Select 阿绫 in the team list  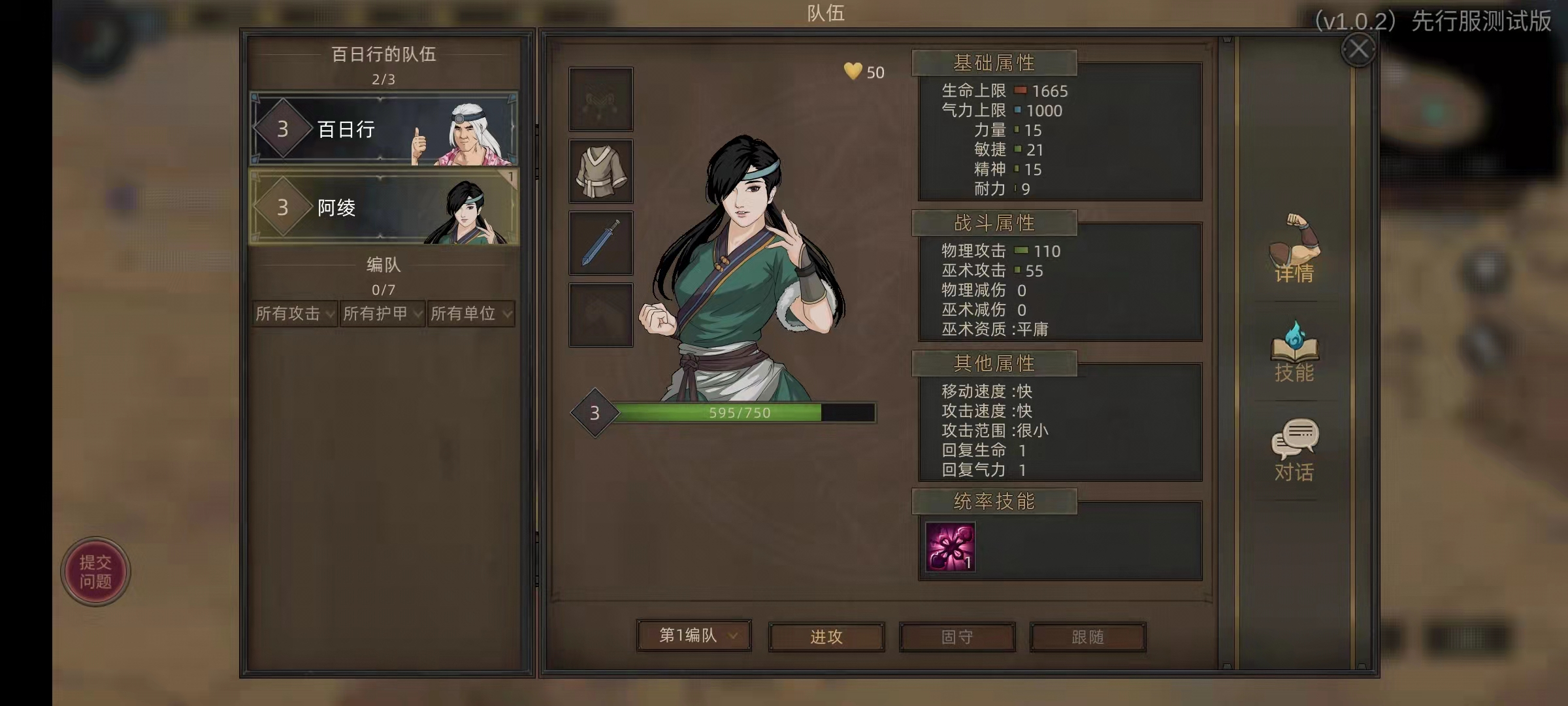click(x=384, y=207)
